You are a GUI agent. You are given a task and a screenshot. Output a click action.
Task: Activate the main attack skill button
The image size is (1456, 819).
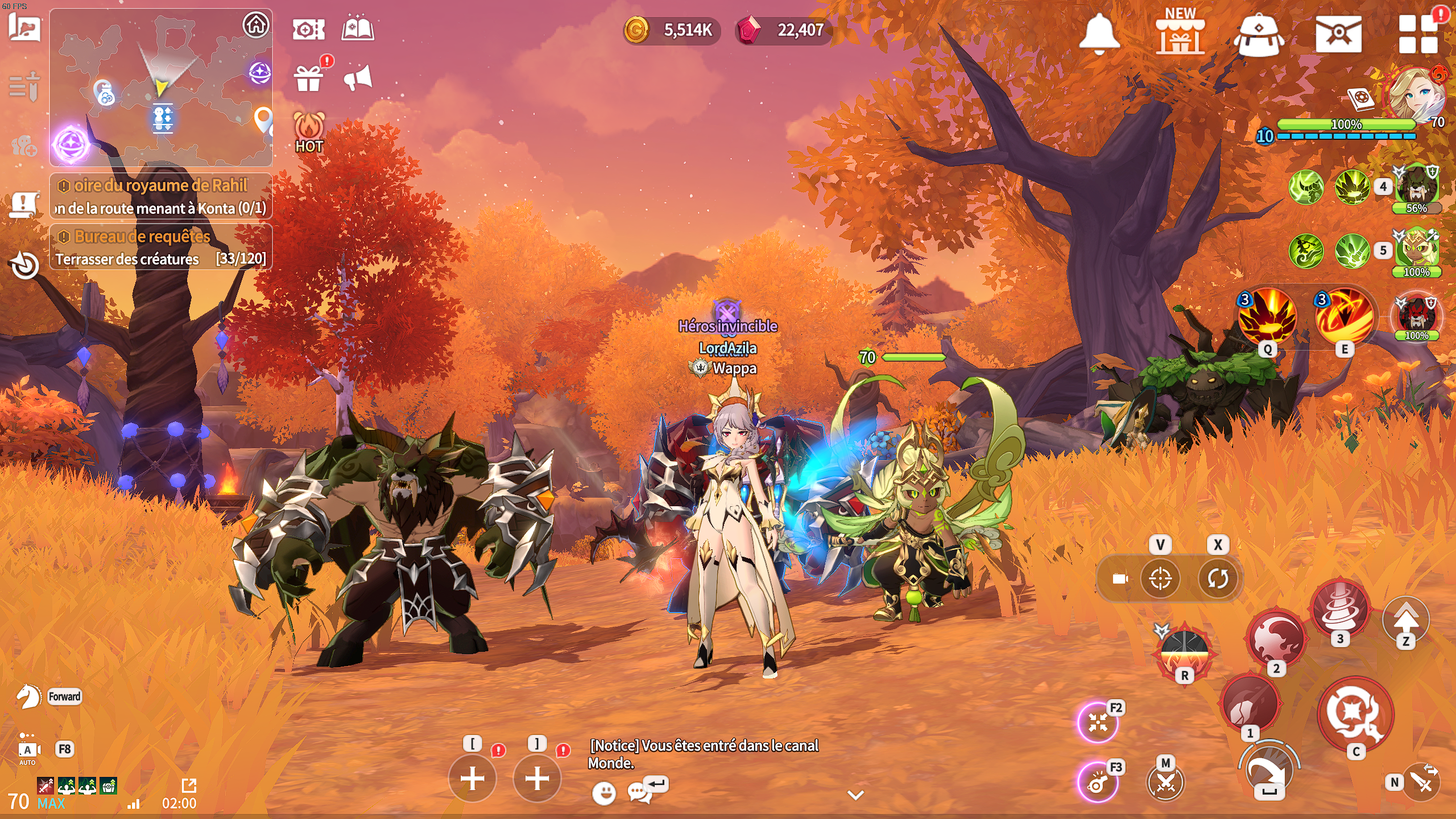1356,714
